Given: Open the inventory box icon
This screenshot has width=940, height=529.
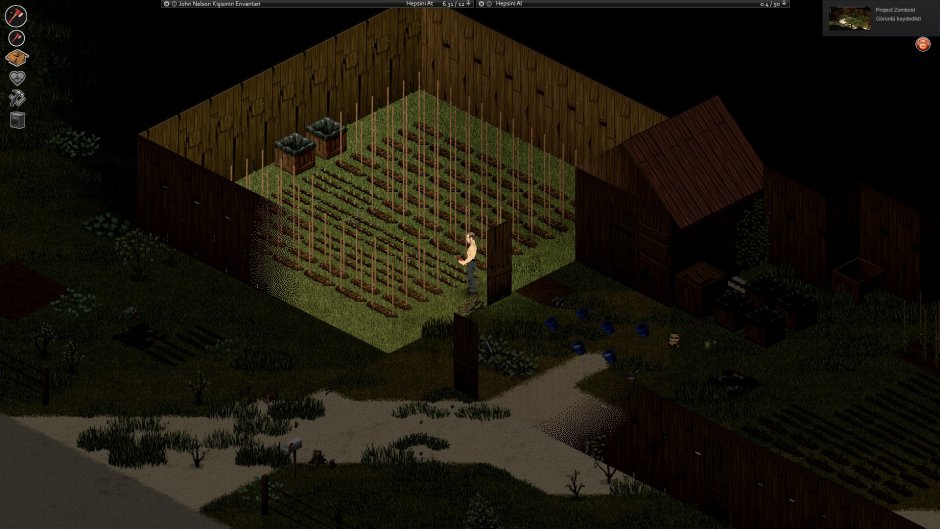Looking at the screenshot, I should [16, 59].
